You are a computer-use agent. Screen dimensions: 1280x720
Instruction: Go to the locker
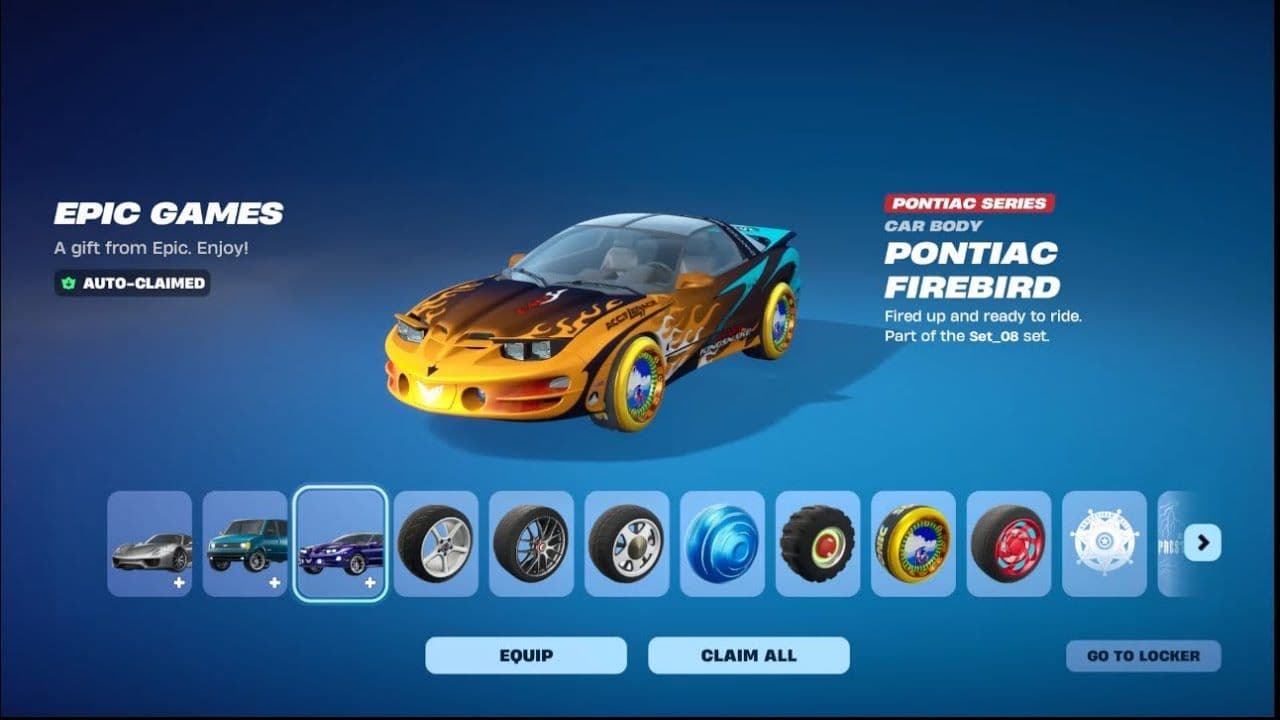[1143, 656]
